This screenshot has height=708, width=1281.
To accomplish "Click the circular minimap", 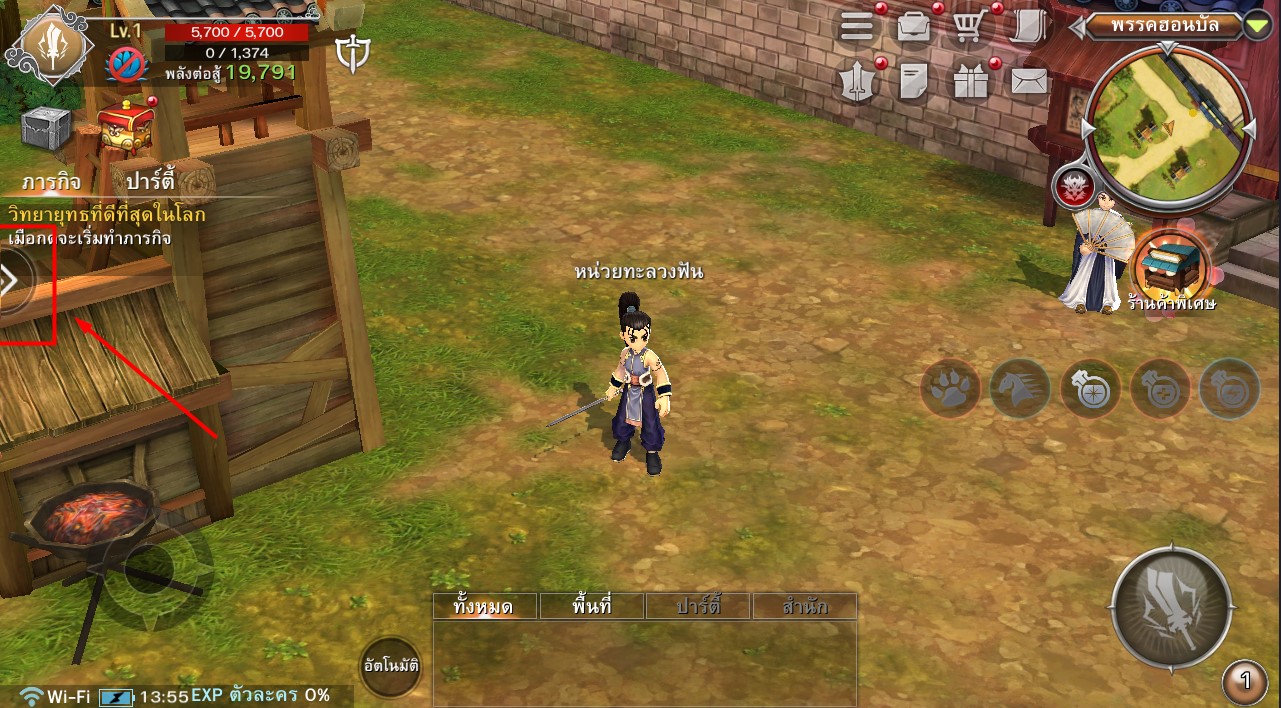I will click(1169, 127).
